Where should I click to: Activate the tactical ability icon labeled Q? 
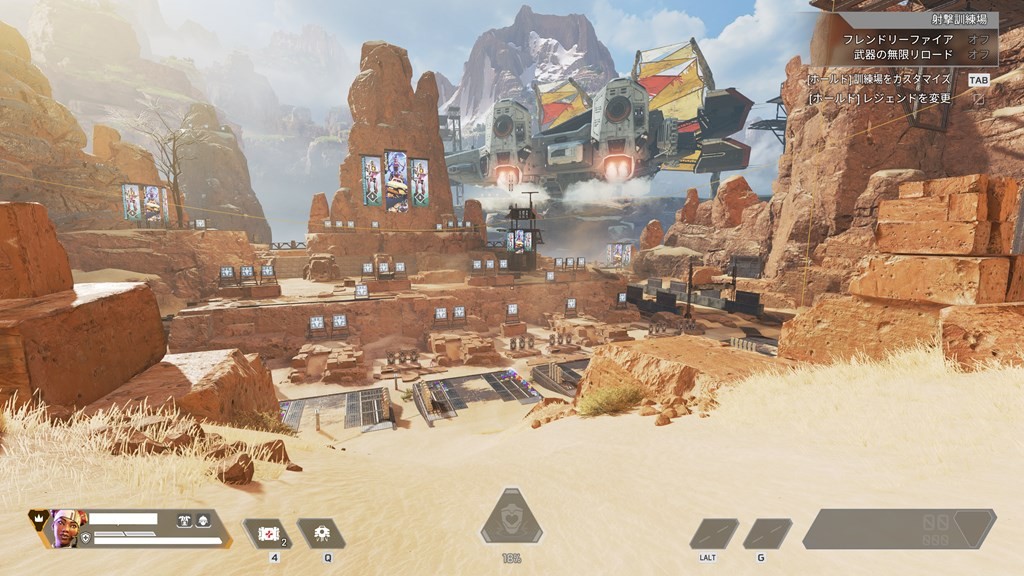coord(321,533)
